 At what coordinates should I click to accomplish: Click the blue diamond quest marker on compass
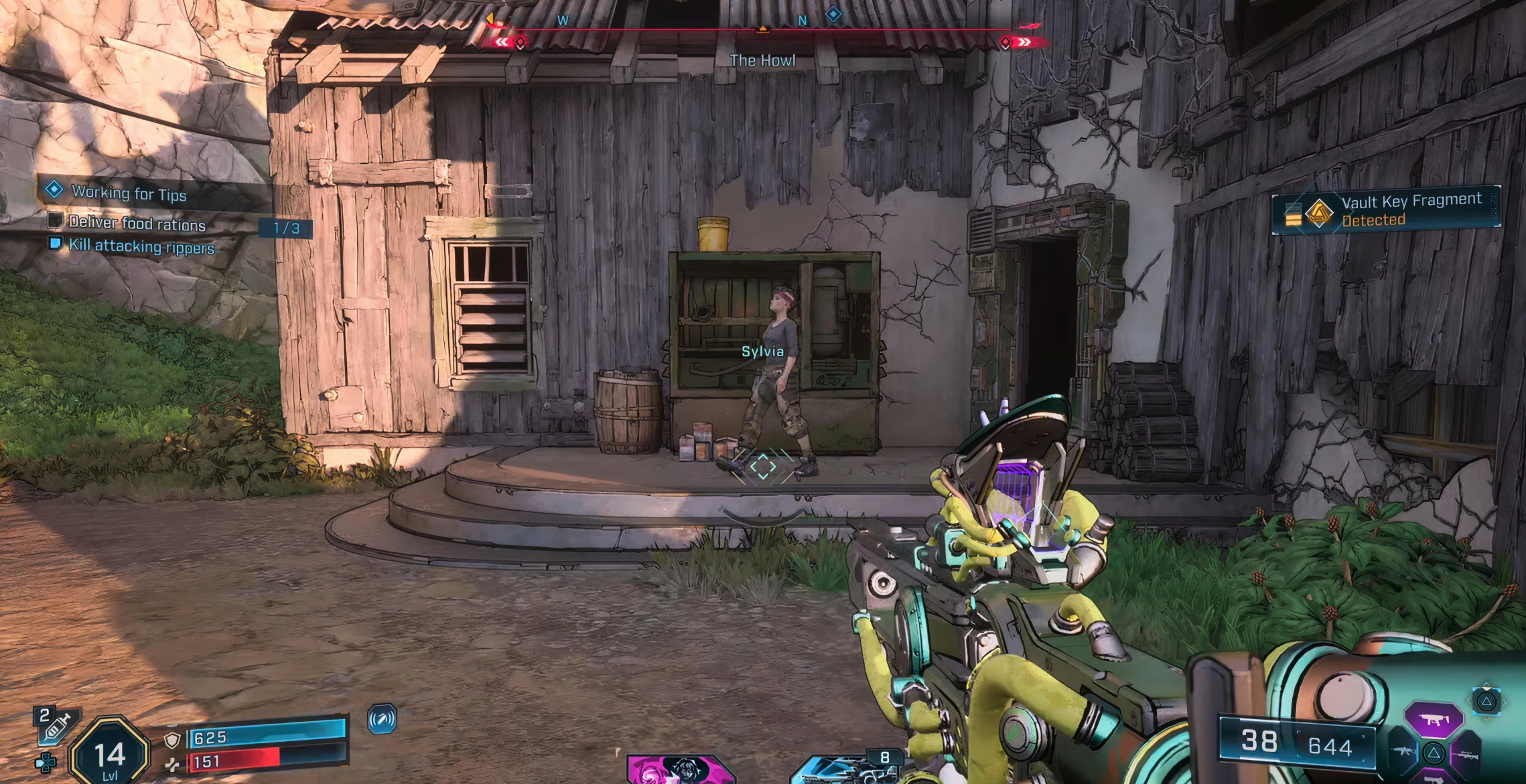(x=833, y=14)
